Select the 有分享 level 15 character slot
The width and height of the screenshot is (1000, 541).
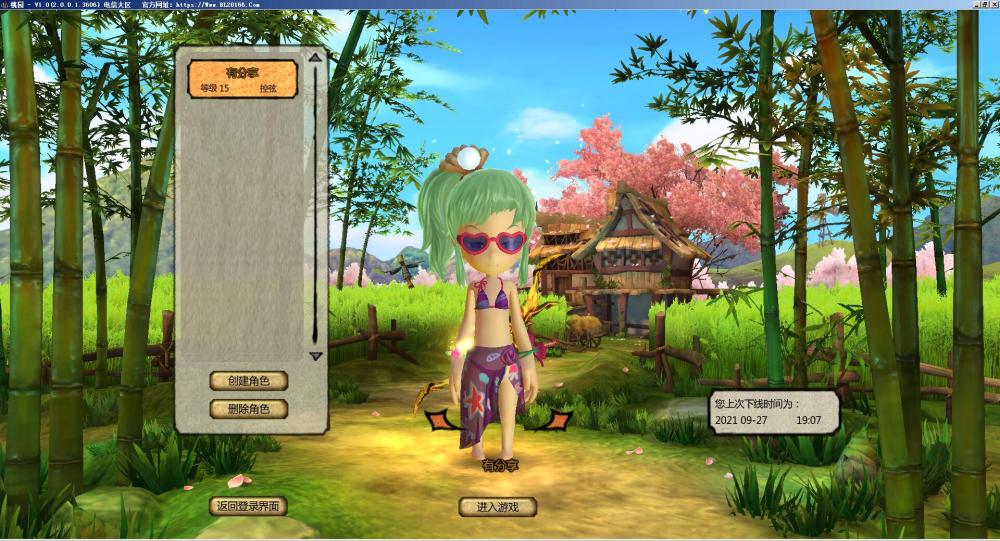click(243, 79)
